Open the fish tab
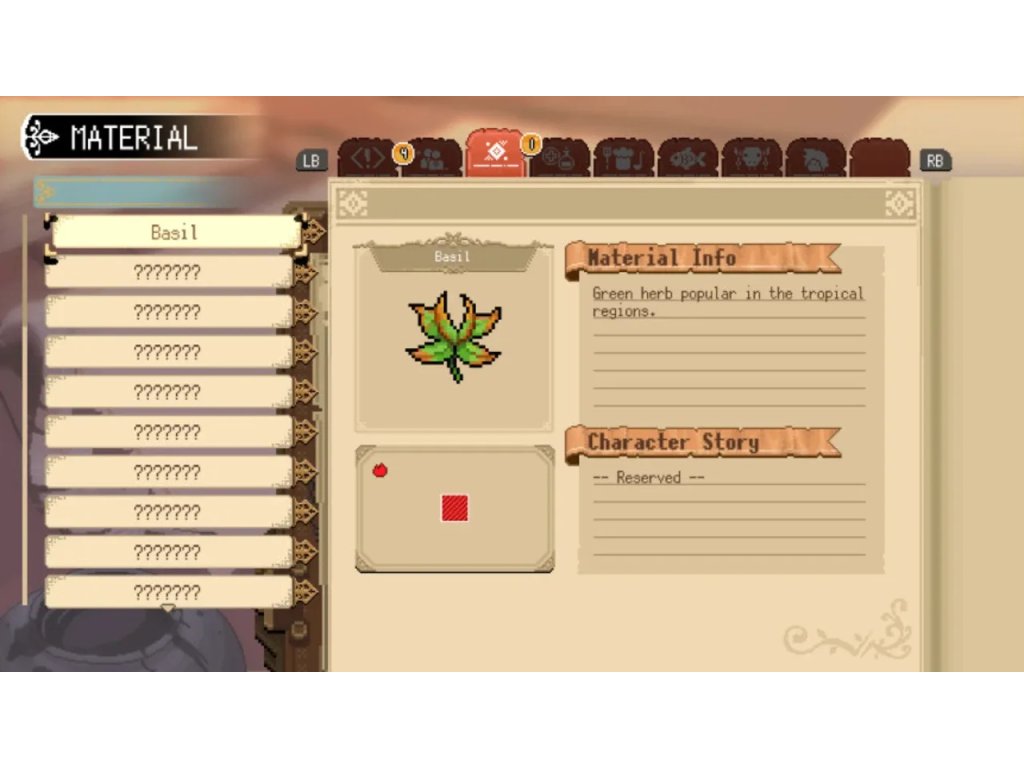This screenshot has width=1024, height=768. coord(688,160)
